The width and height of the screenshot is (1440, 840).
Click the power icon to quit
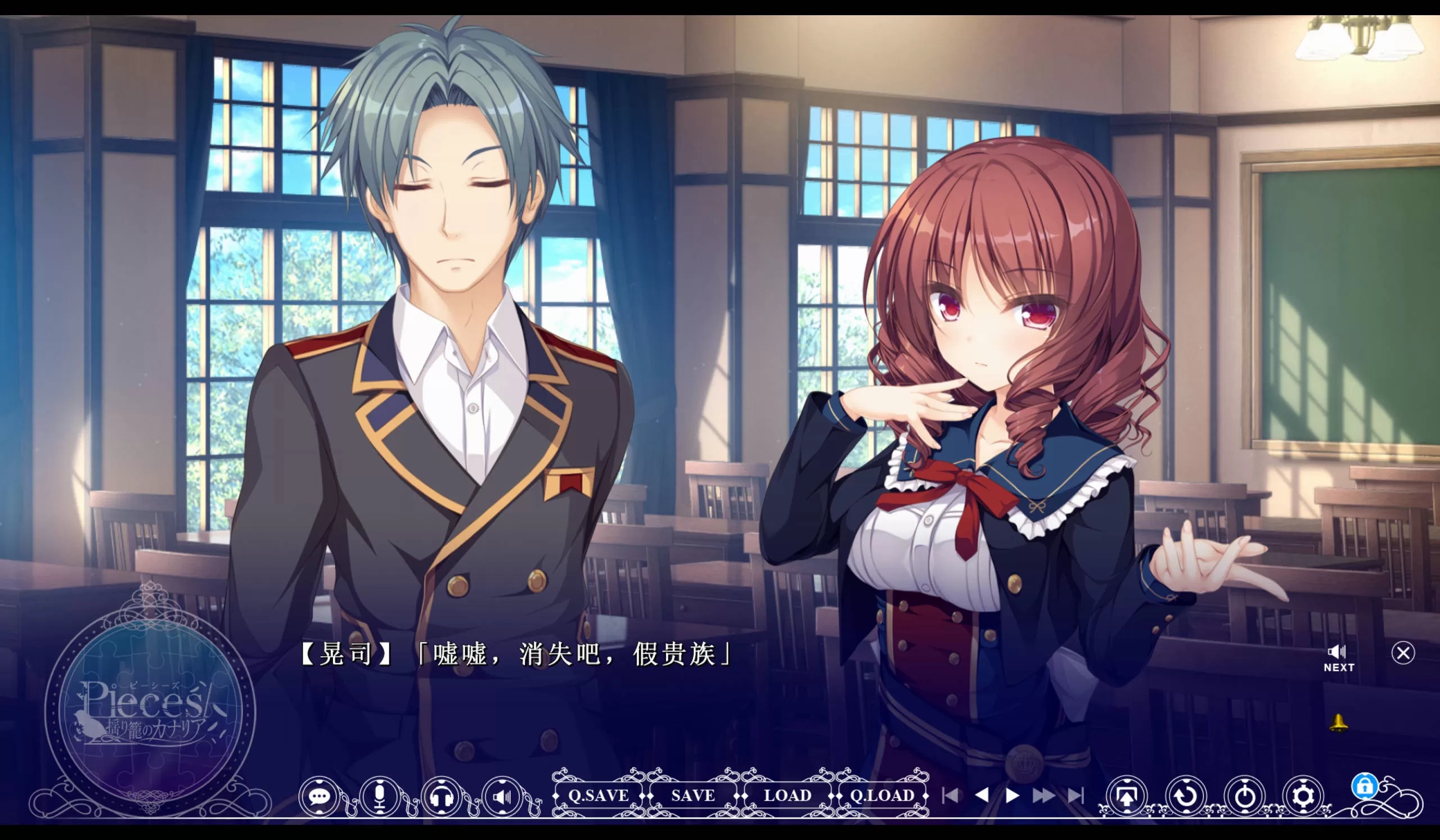1245,796
